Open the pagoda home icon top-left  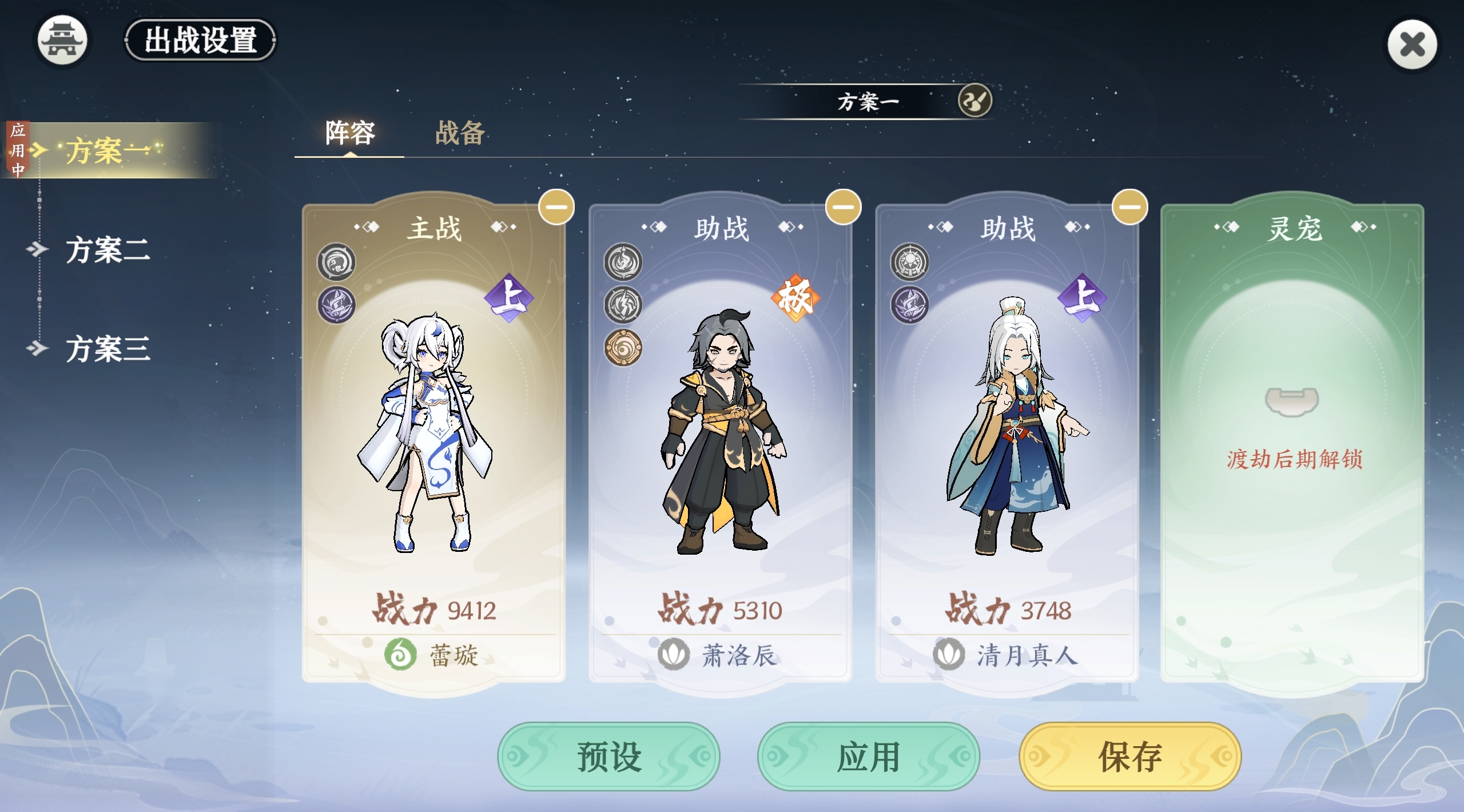click(62, 41)
